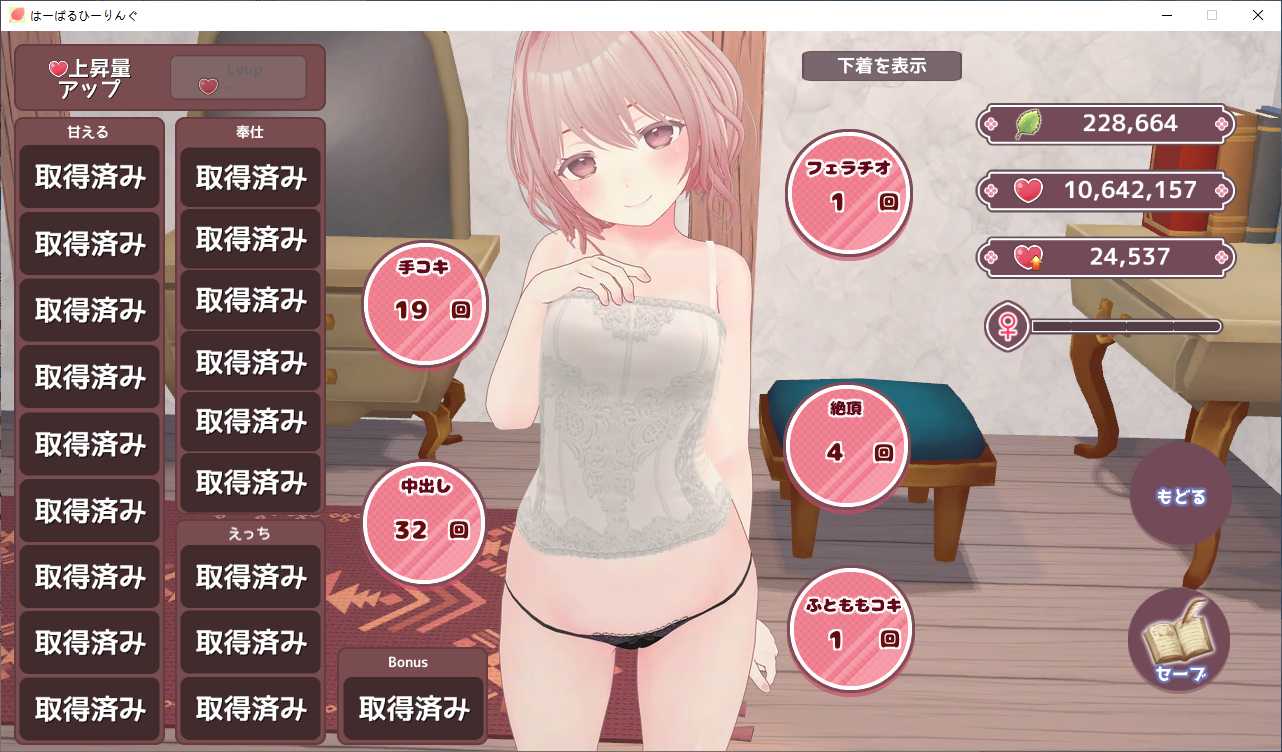
Task: Toggle 下着を表示 underwear display
Action: 881,66
